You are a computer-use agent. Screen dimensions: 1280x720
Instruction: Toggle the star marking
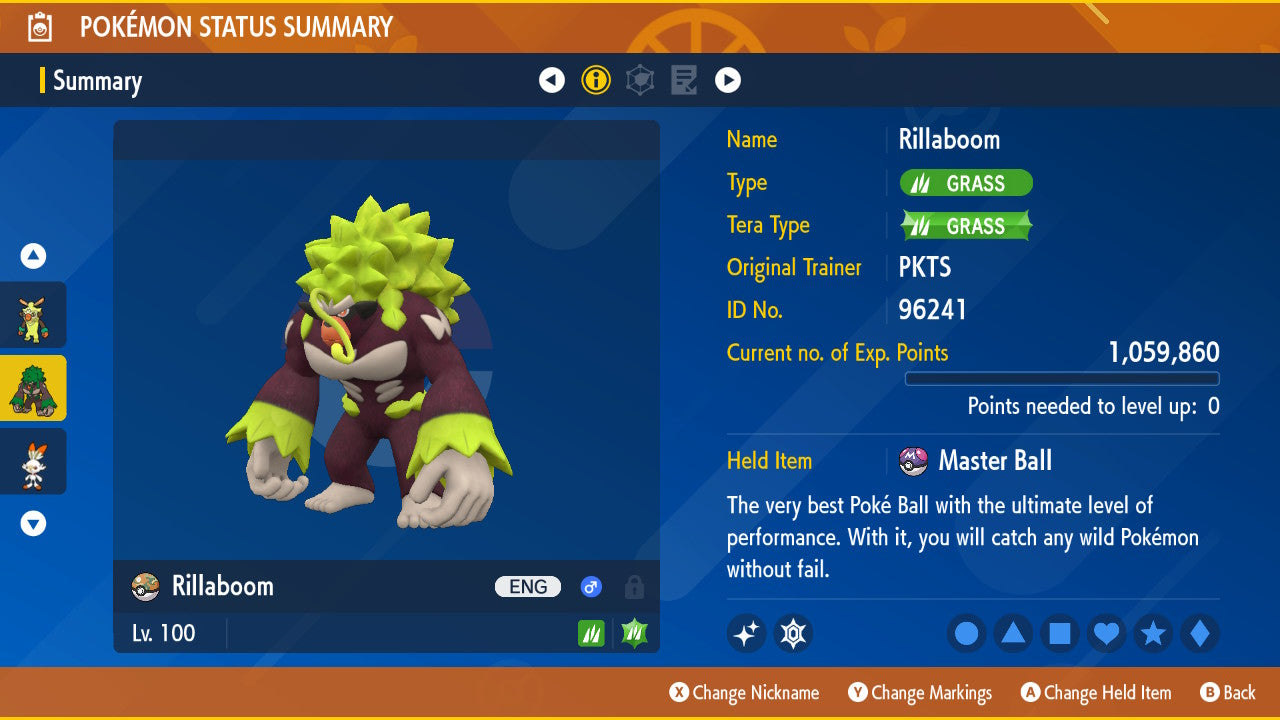(1153, 633)
